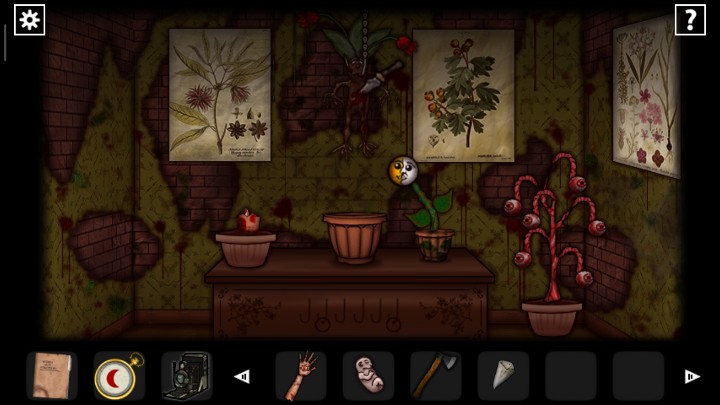Select the white paper cone item

coord(503,376)
